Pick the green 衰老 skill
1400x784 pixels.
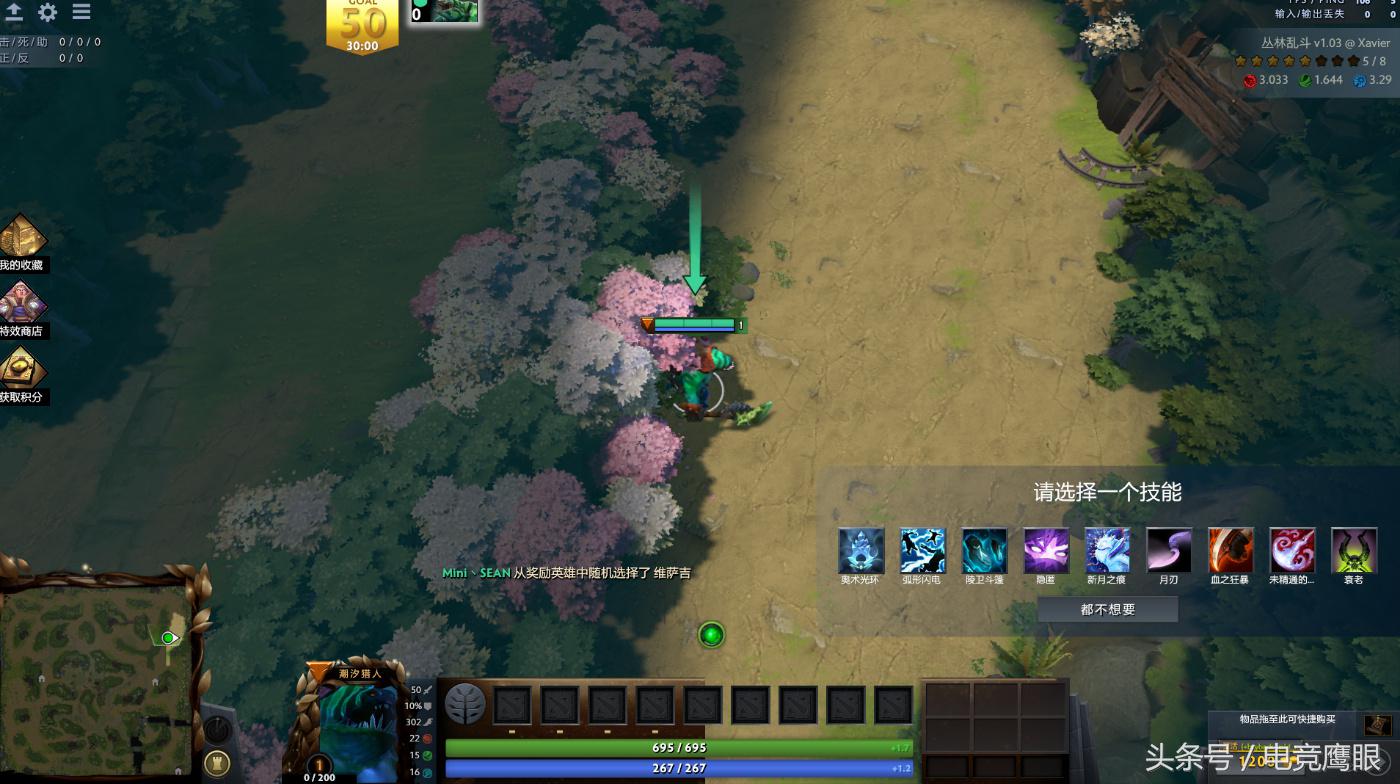tap(1354, 550)
